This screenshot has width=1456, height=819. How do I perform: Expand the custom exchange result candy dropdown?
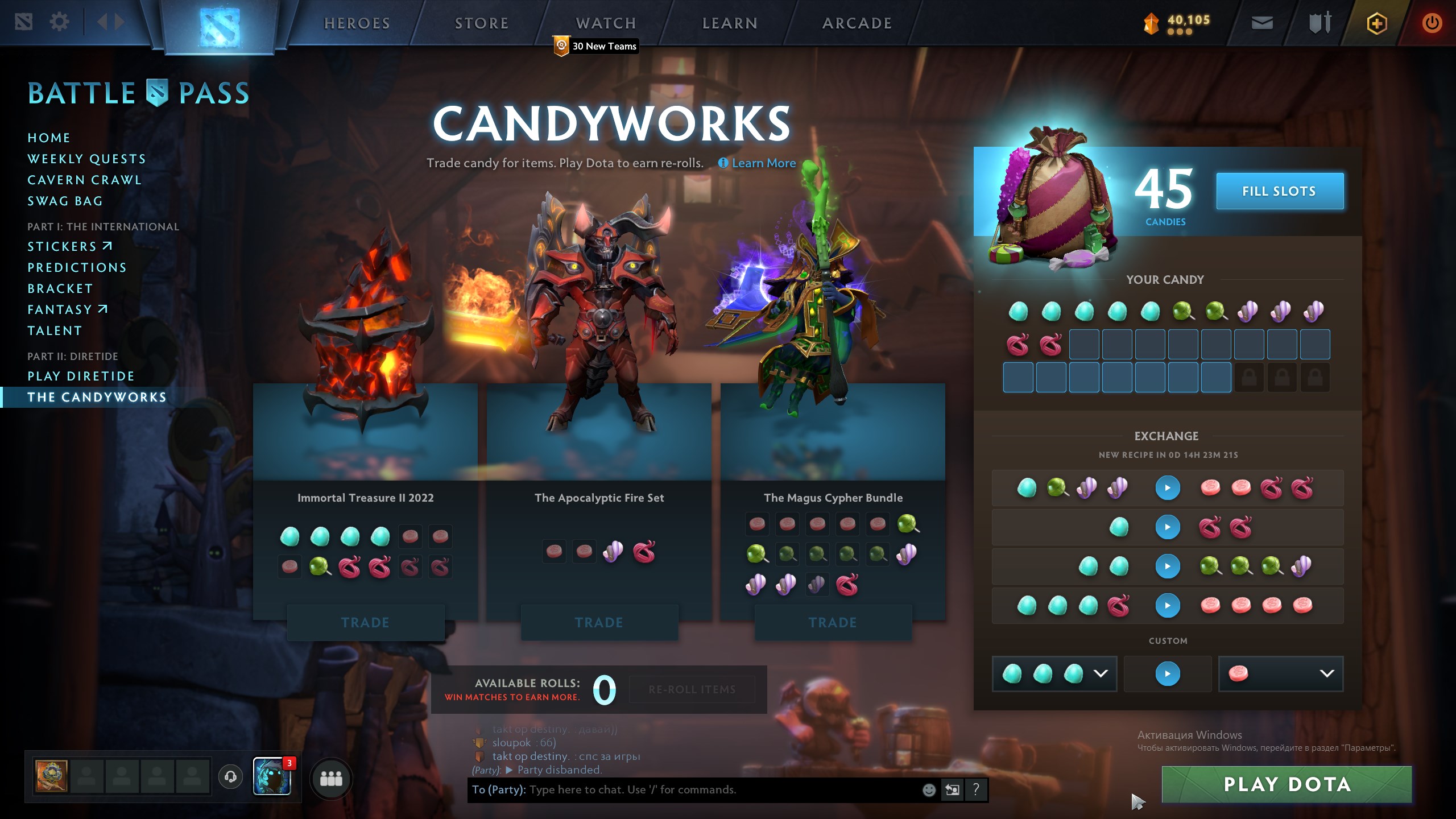coord(1326,674)
